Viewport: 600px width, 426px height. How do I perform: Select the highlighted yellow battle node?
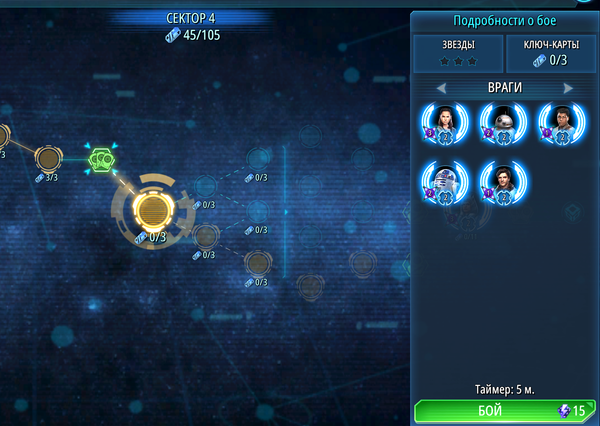151,209
